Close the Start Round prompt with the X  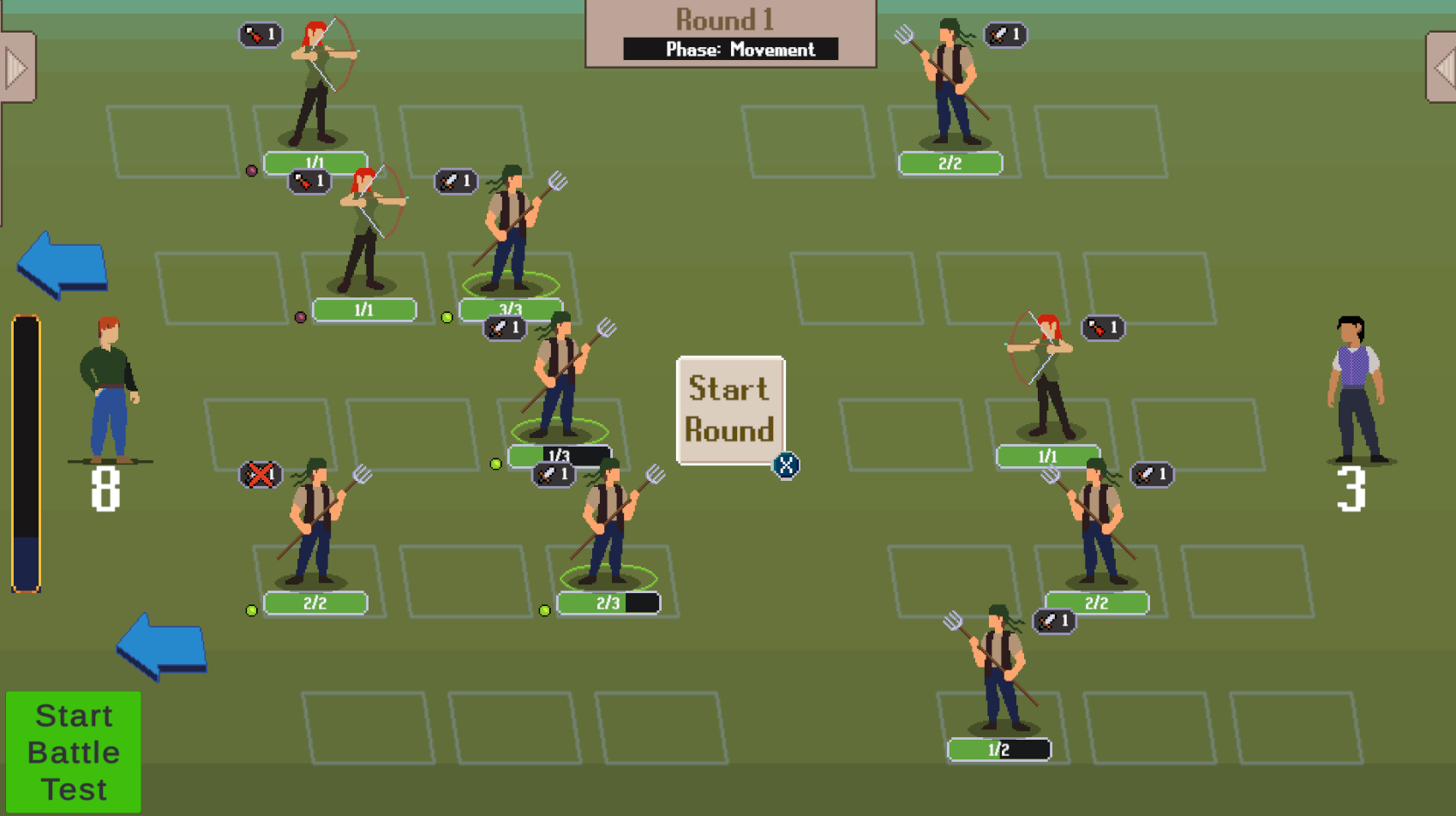coord(786,465)
